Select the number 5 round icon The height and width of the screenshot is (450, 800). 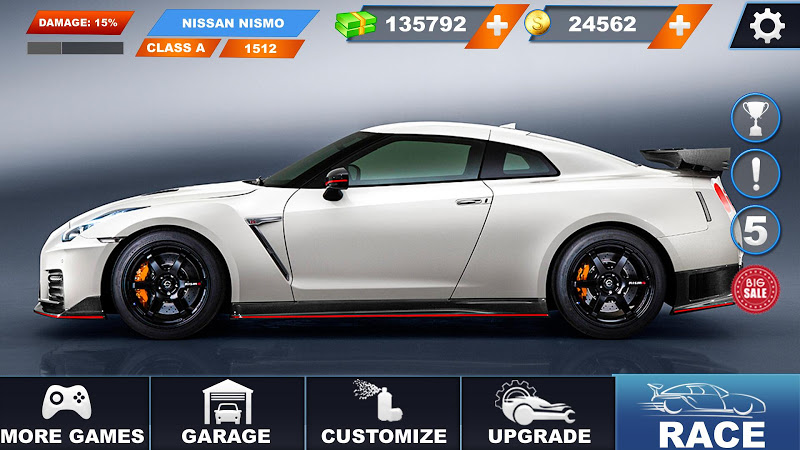coord(756,232)
